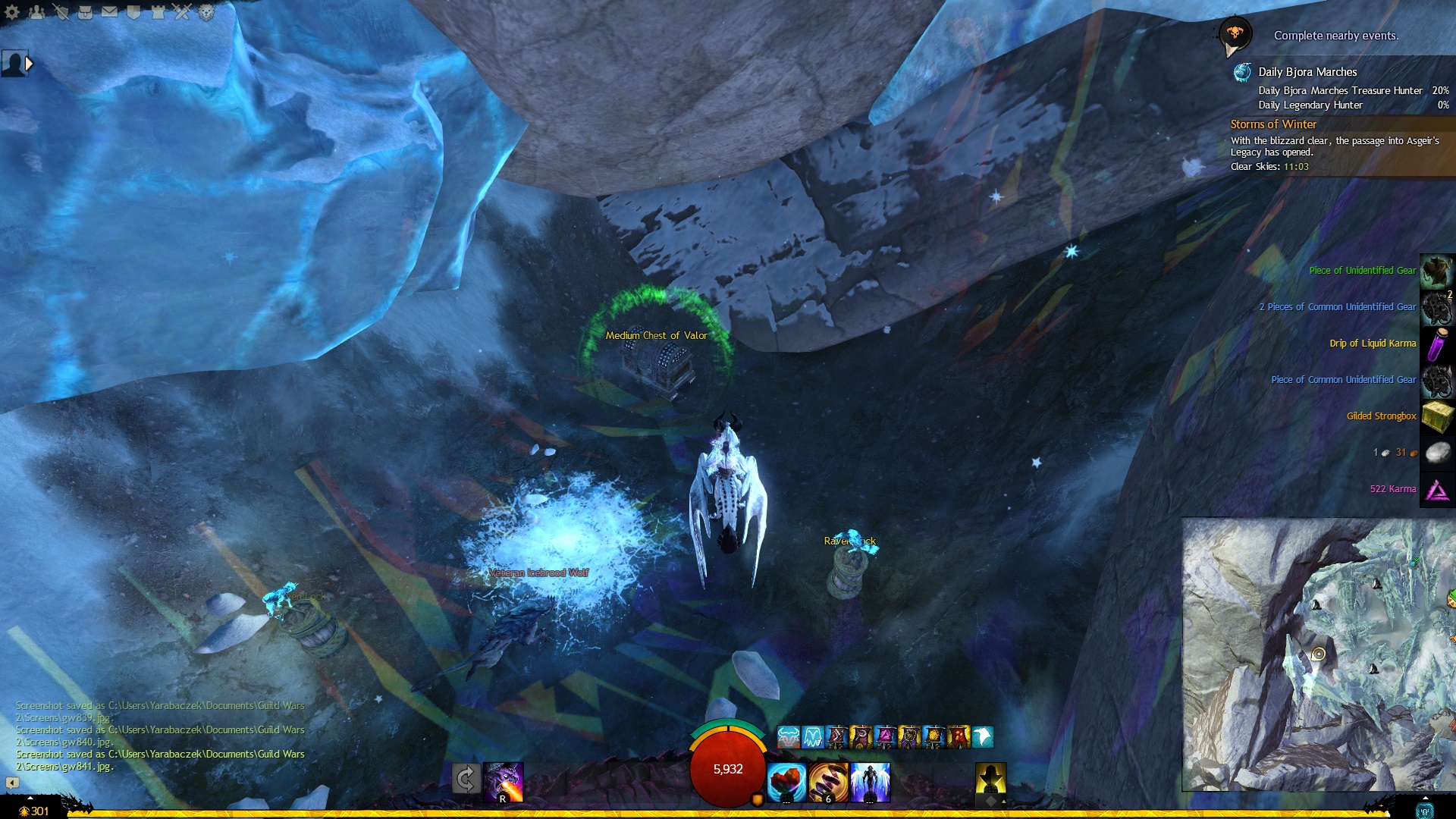1456x819 pixels.
Task: Select the Storms of Winter event tracker
Action: [x=1273, y=124]
